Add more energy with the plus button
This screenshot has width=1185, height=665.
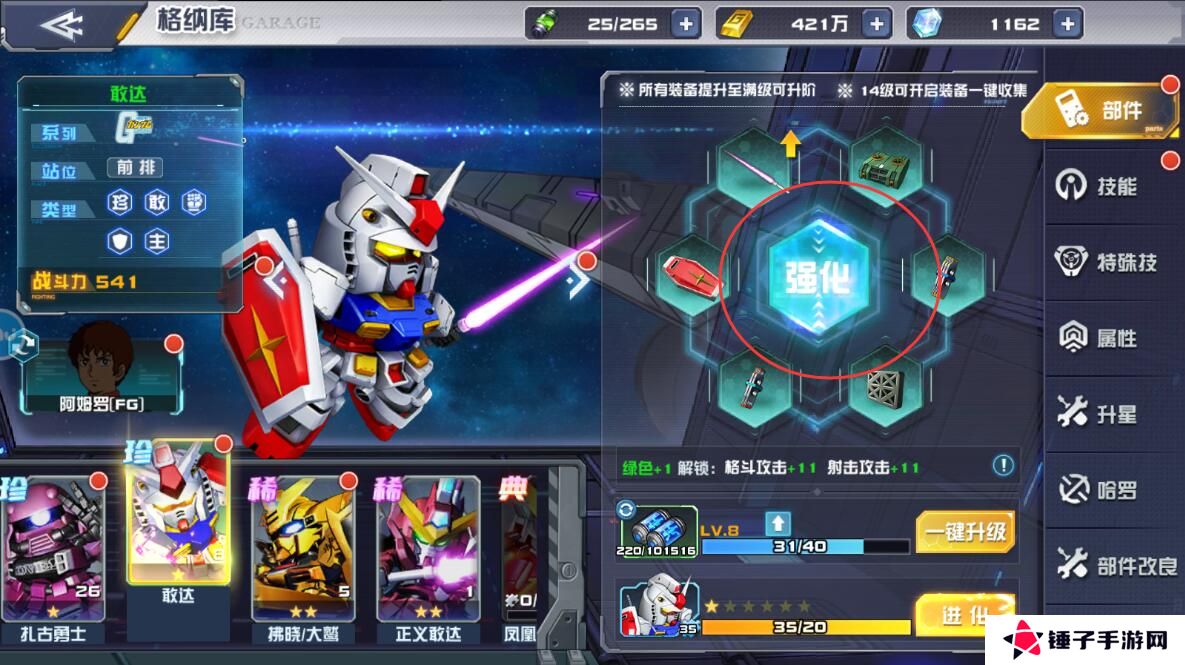point(685,24)
